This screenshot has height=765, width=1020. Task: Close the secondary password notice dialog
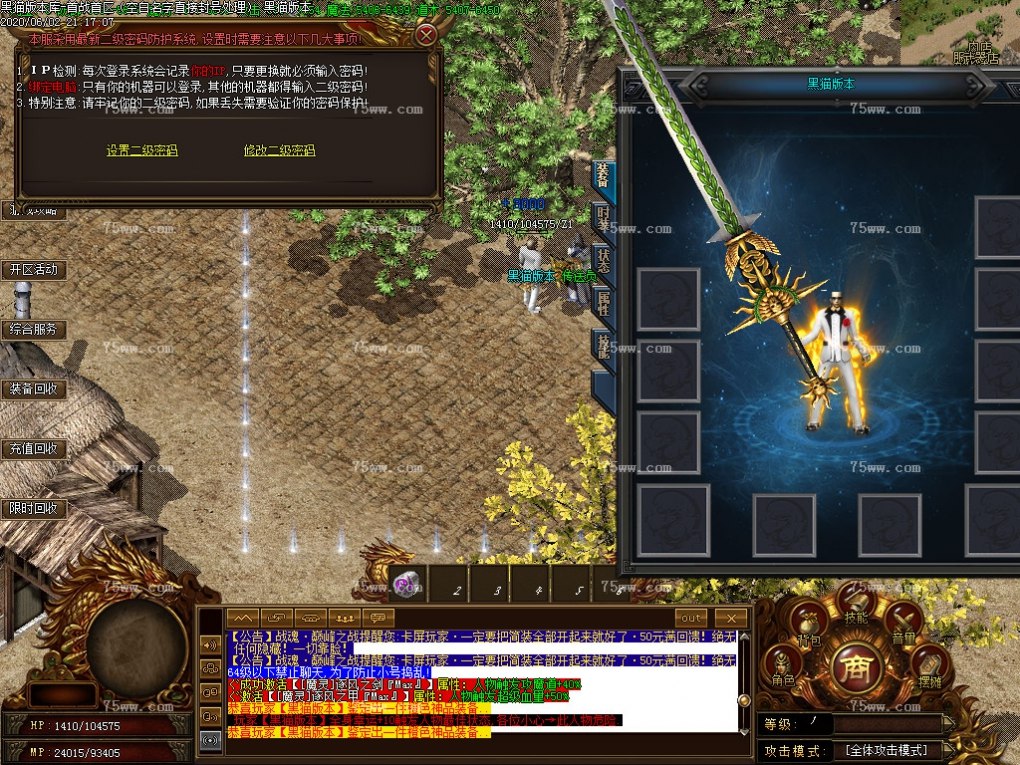[426, 36]
